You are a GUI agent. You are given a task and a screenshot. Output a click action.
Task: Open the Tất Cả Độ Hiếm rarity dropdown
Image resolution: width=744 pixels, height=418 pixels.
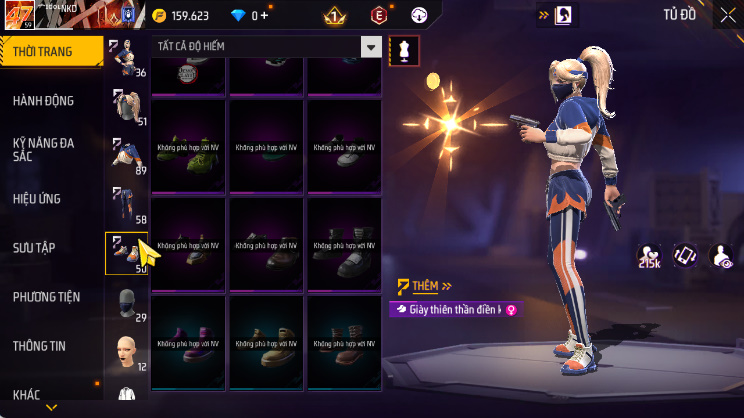266,47
